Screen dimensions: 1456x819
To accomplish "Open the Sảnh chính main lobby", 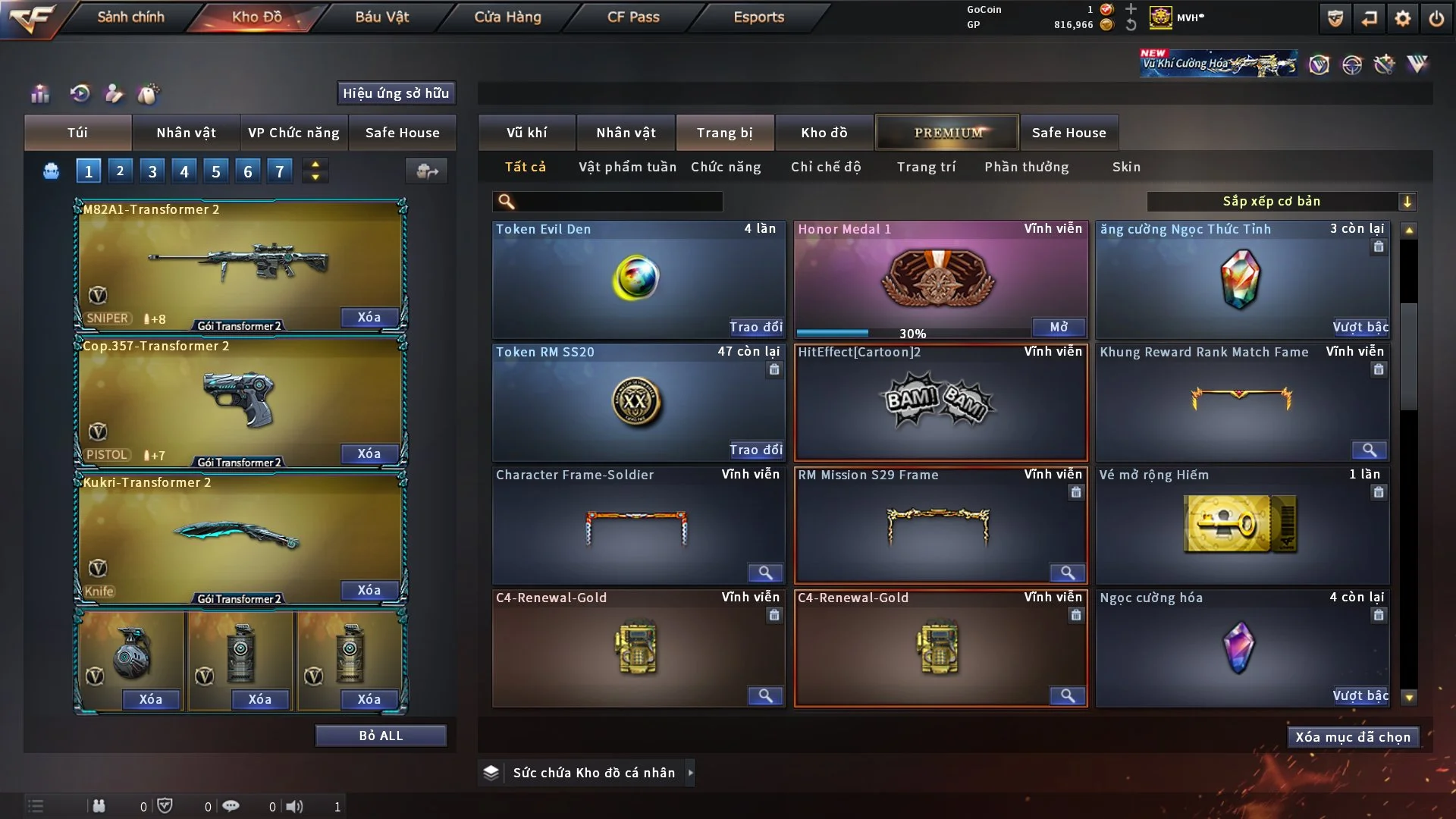I will 130,17.
